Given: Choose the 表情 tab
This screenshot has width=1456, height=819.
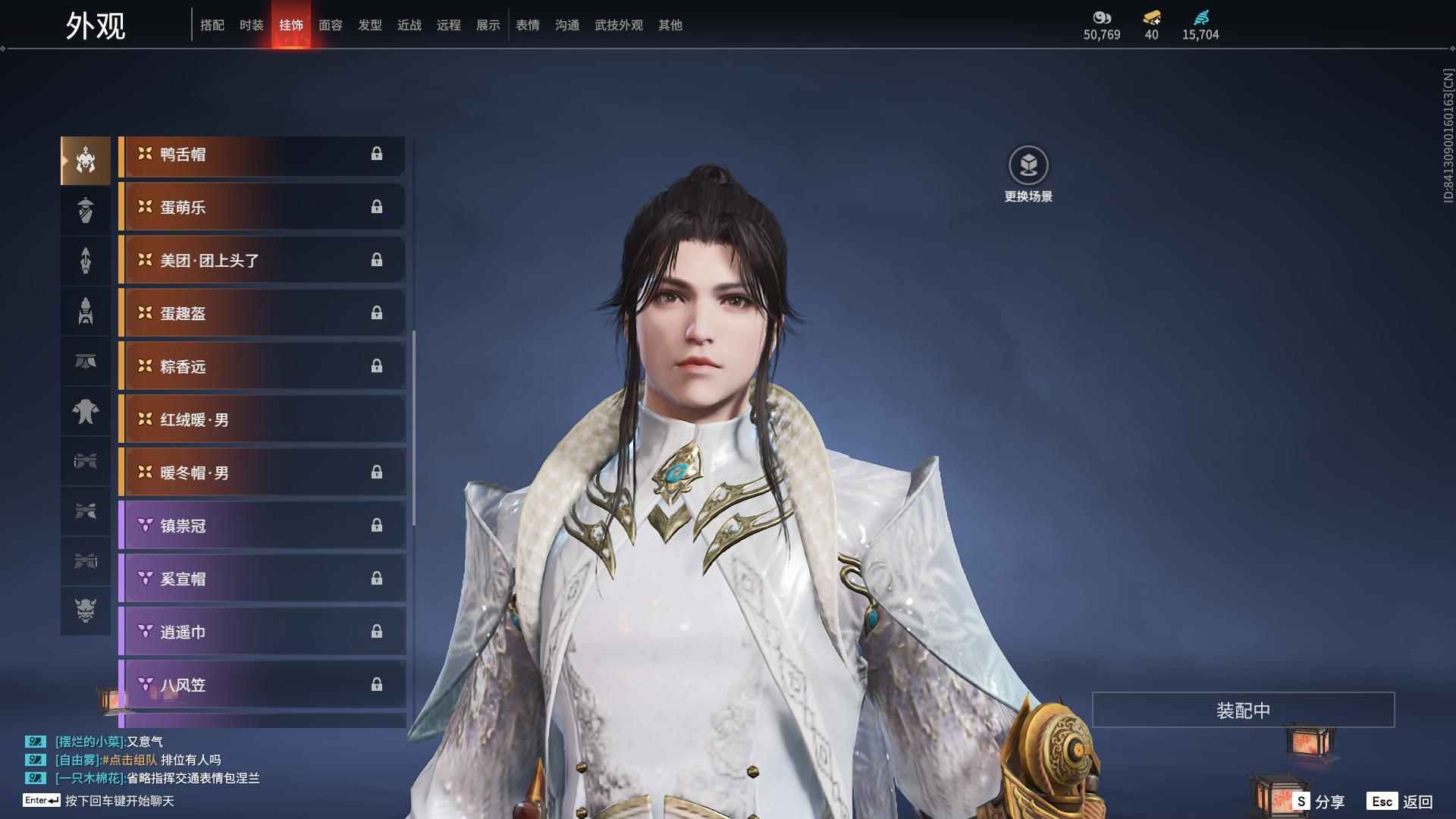Looking at the screenshot, I should [528, 25].
